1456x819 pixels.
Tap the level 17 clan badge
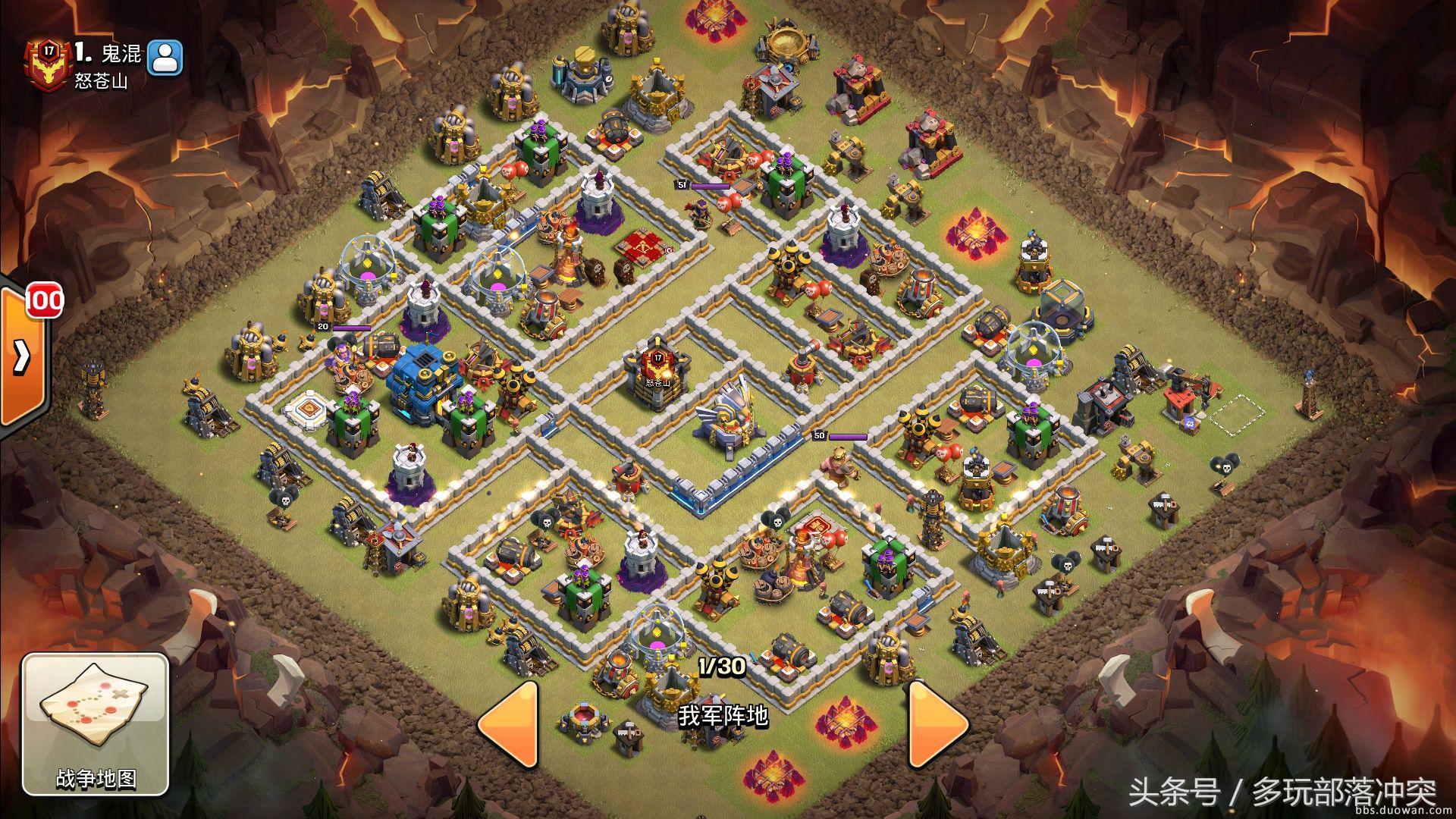pyautogui.click(x=49, y=62)
